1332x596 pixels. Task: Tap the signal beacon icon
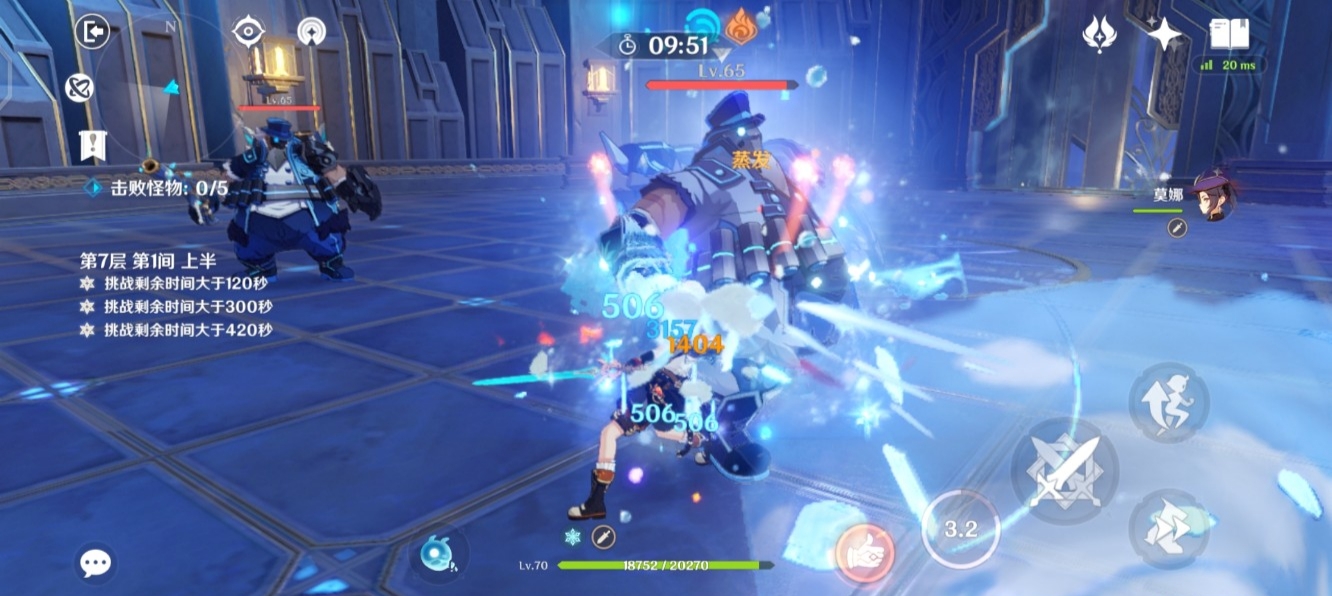click(312, 32)
